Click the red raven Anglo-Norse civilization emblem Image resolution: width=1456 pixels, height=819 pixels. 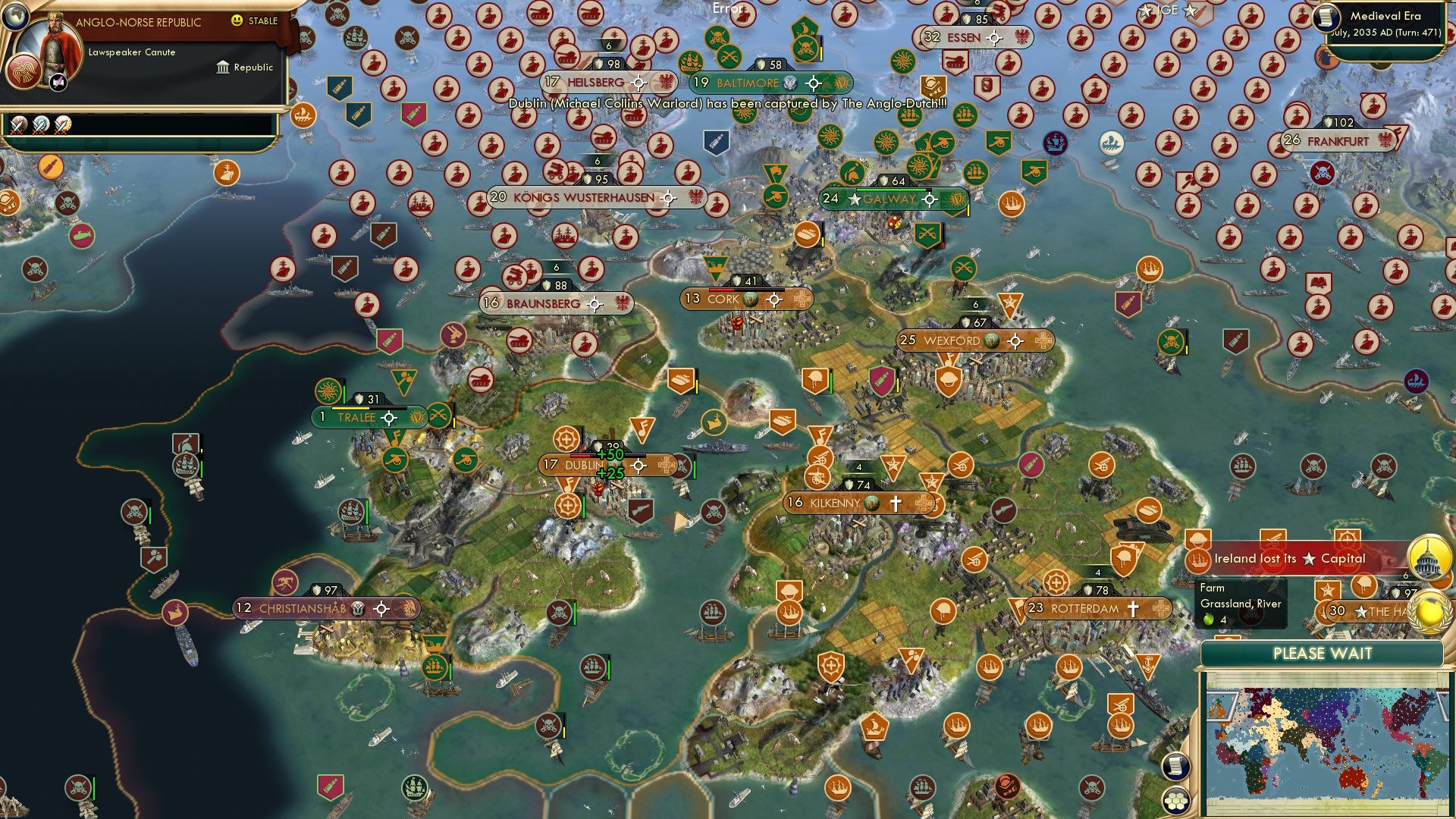click(x=23, y=71)
